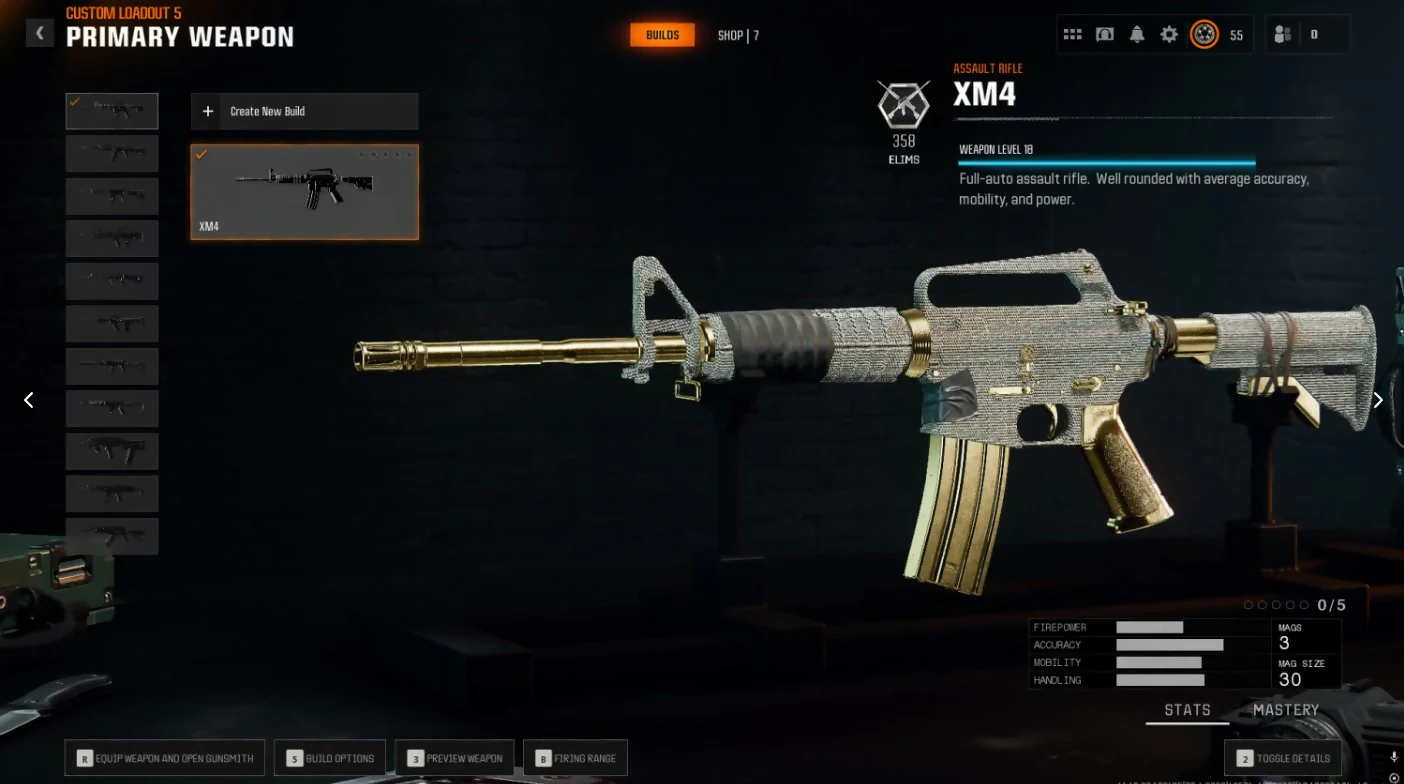Choose Preview Weapon
The height and width of the screenshot is (784, 1404).
click(x=454, y=758)
